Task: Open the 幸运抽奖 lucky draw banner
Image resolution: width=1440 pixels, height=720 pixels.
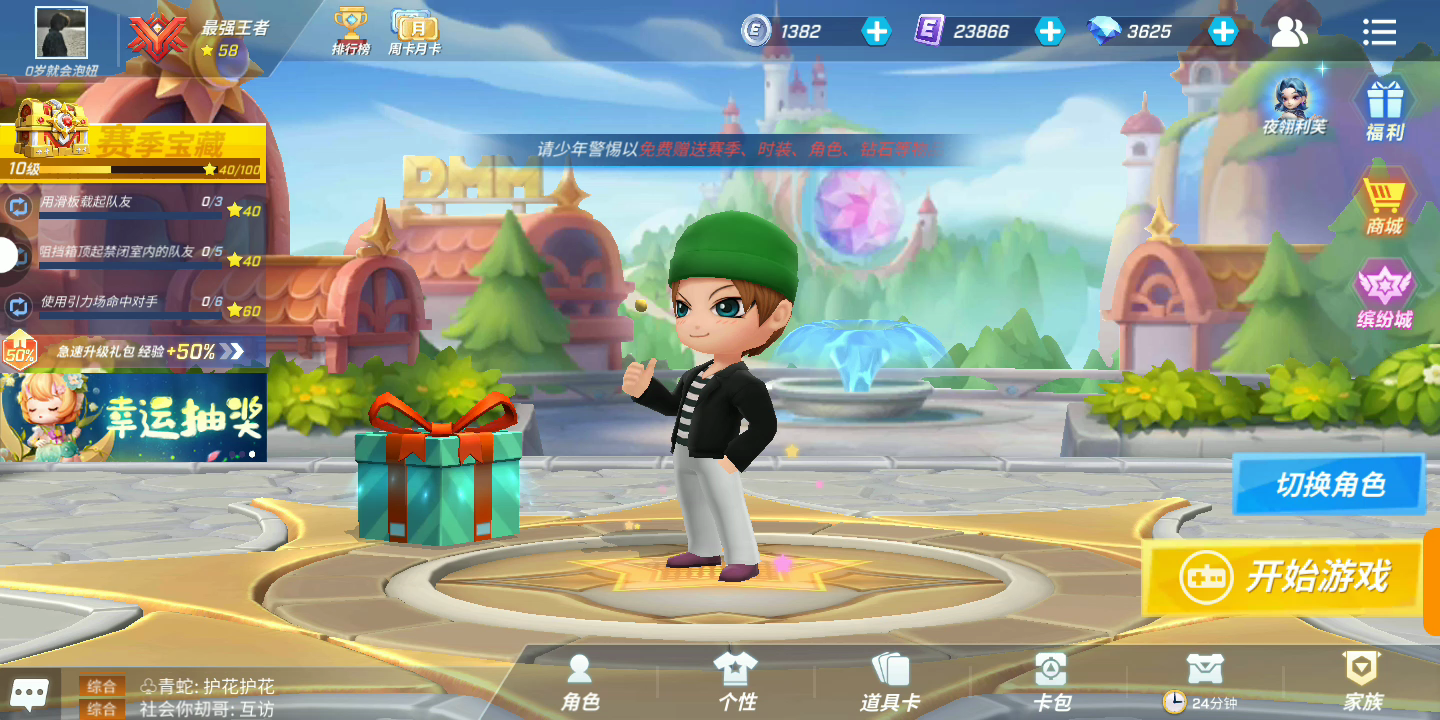Action: [x=133, y=416]
